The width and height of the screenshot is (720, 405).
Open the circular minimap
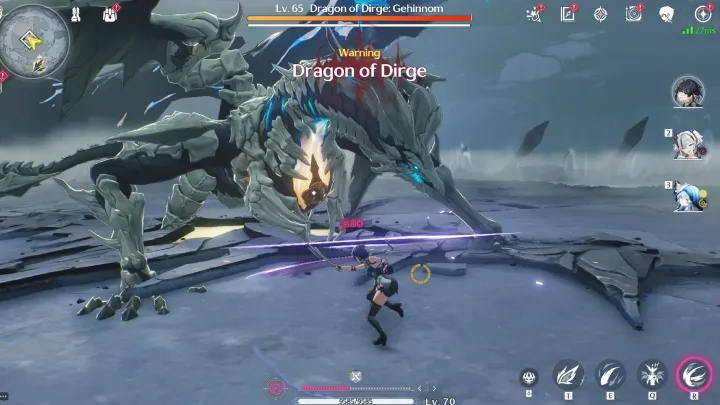[x=35, y=38]
